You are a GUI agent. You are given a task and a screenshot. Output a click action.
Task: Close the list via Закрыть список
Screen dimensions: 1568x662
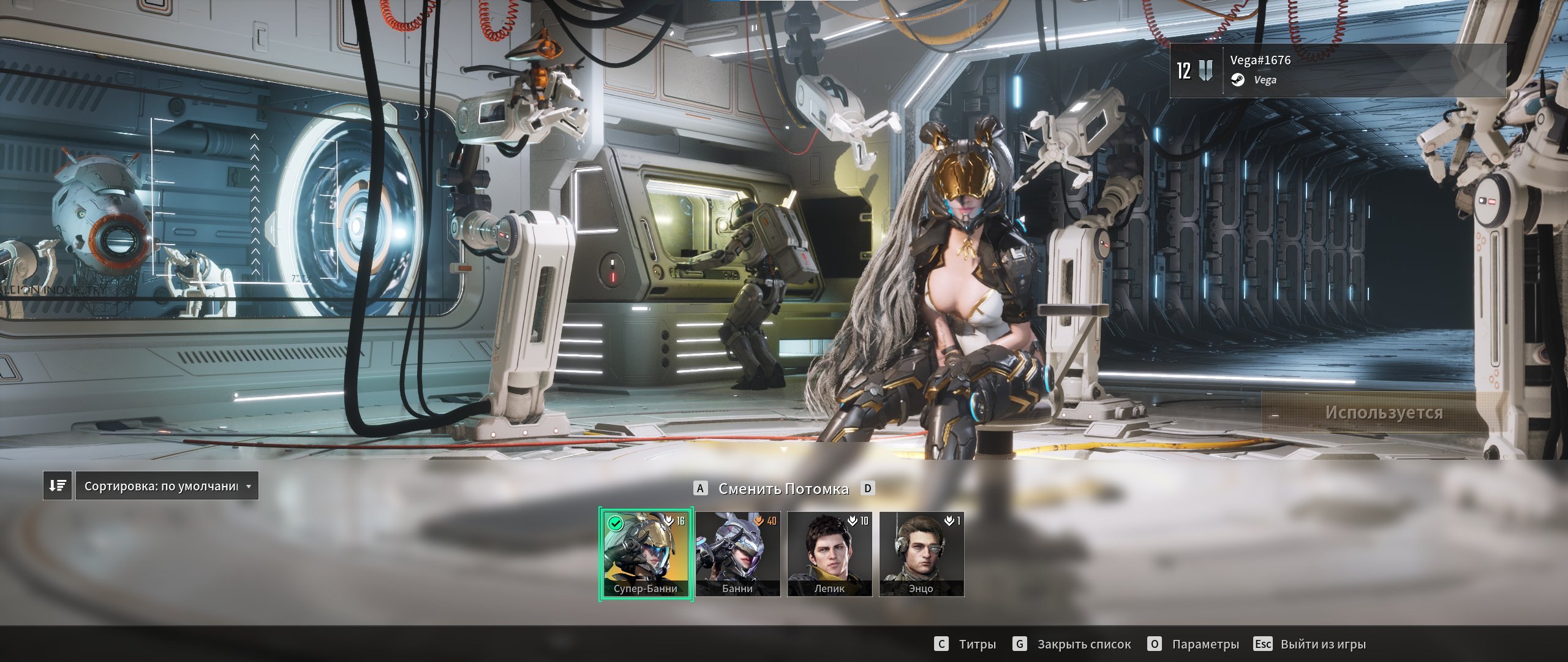[1072, 644]
